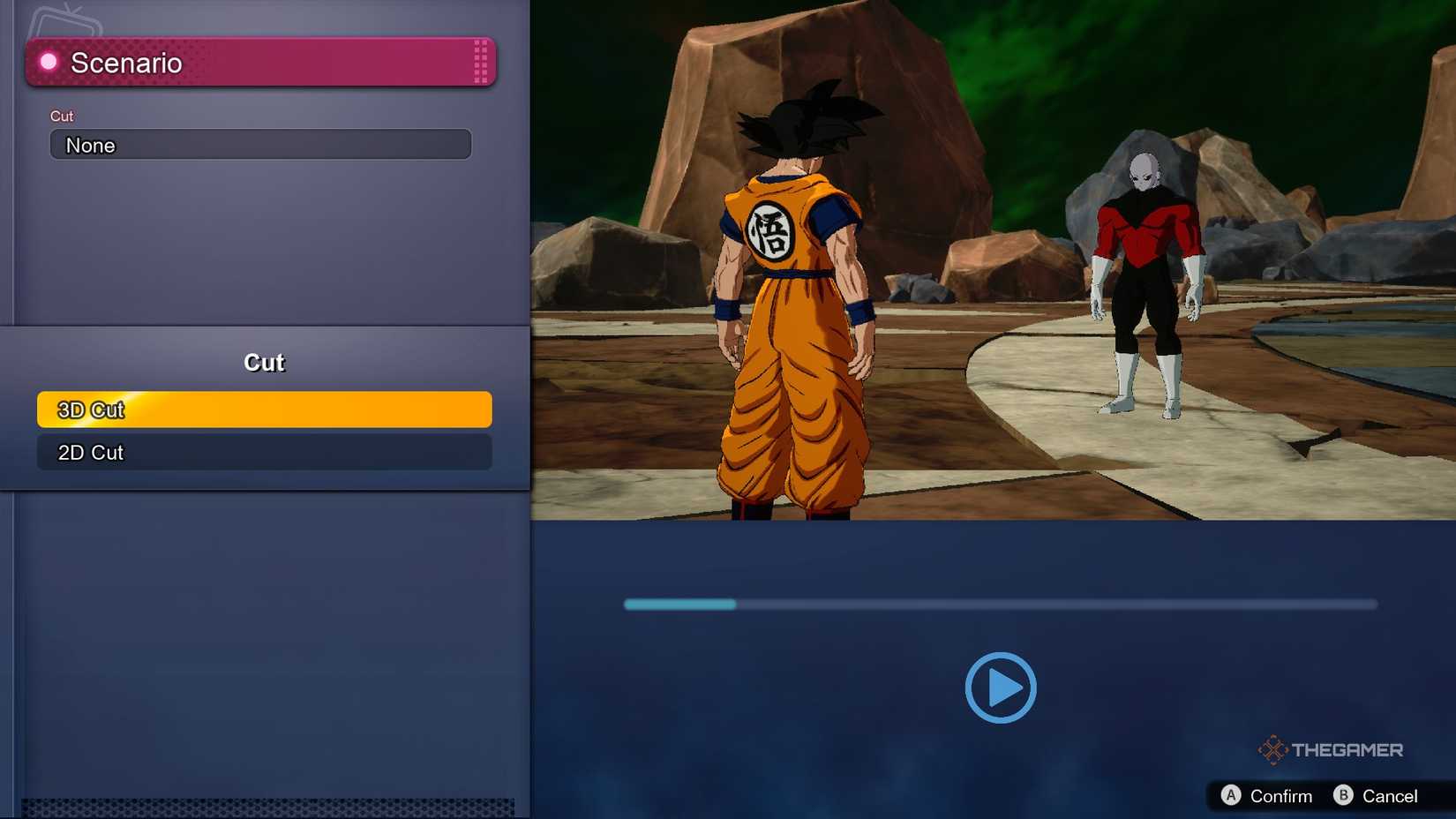Click the glowing pink dot on the Scenario header

coord(49,62)
